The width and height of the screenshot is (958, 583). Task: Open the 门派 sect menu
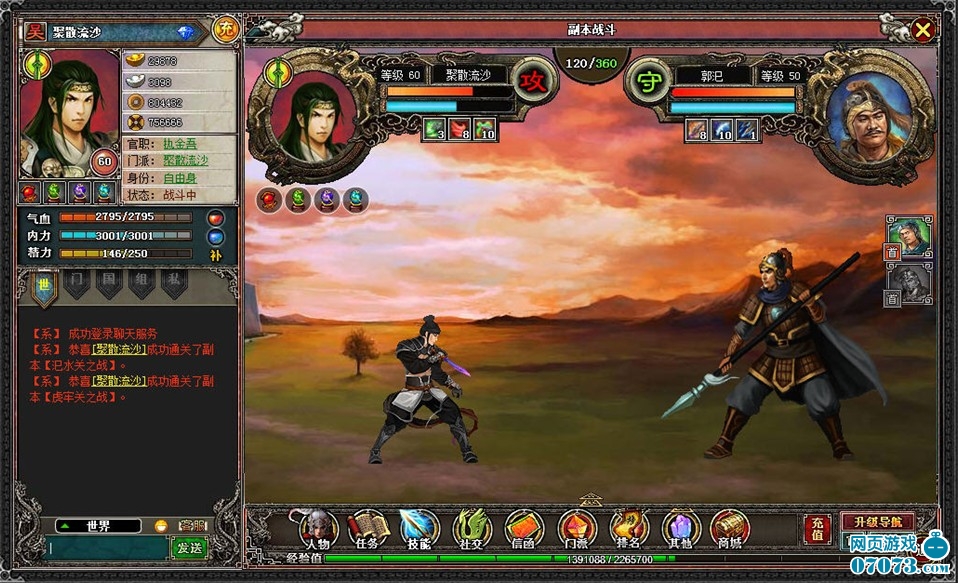[577, 527]
